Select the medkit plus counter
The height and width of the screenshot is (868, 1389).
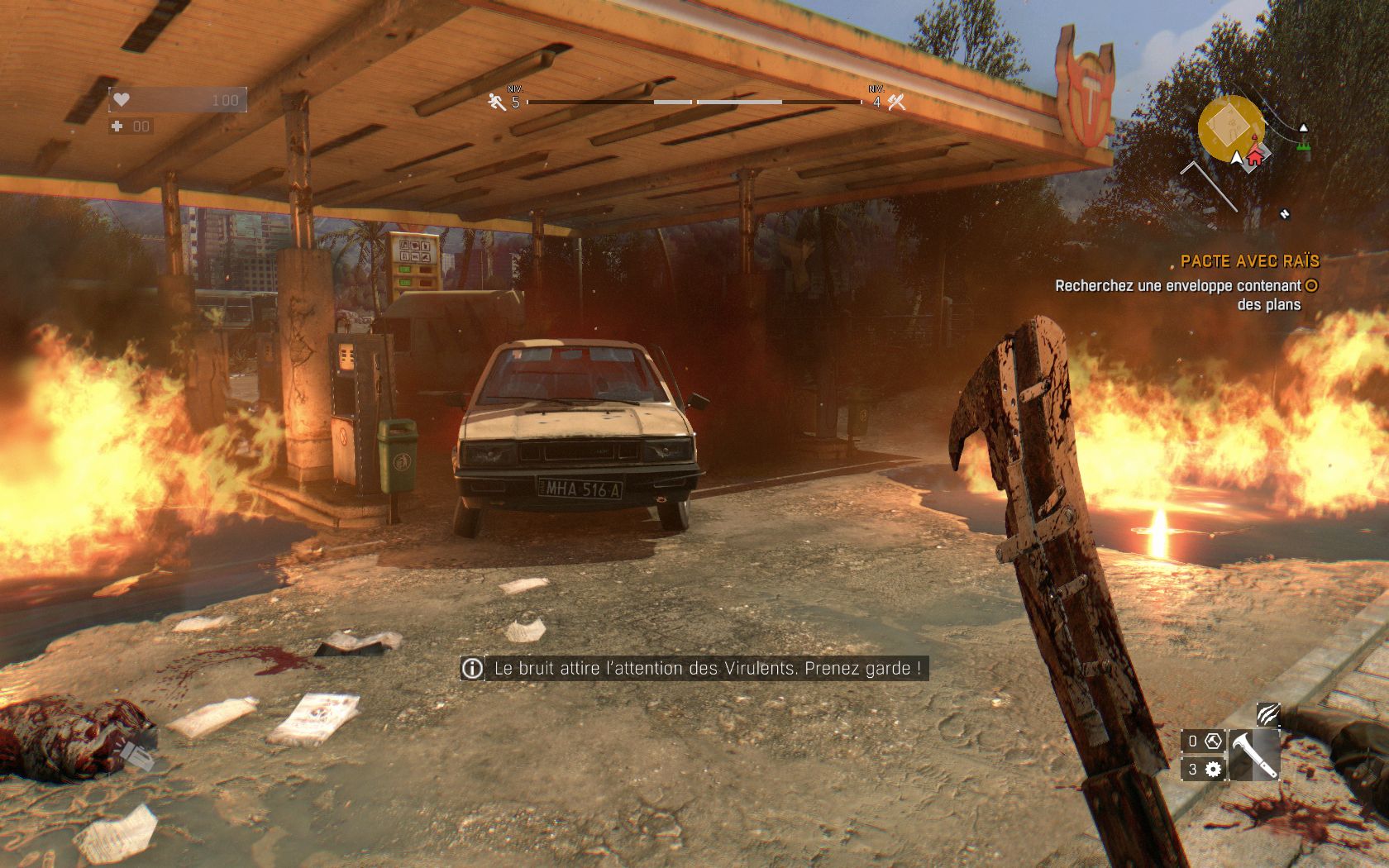[117, 126]
